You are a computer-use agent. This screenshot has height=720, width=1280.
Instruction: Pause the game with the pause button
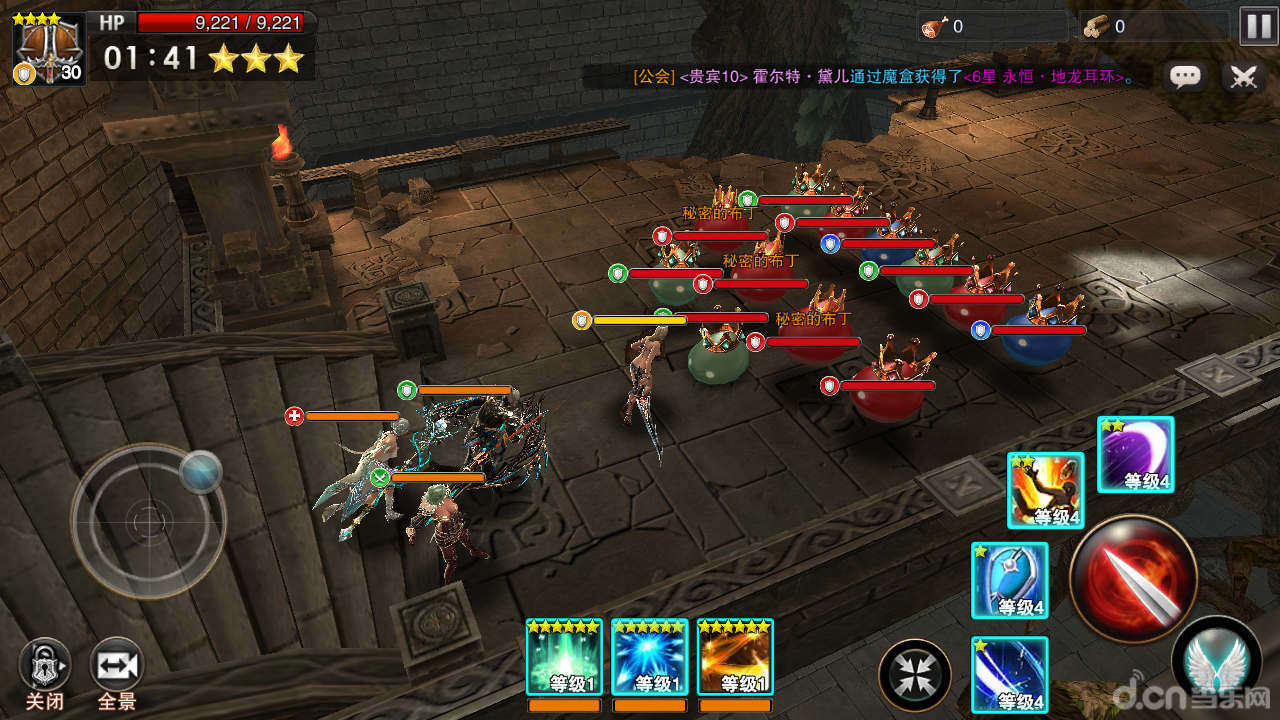(x=1258, y=26)
